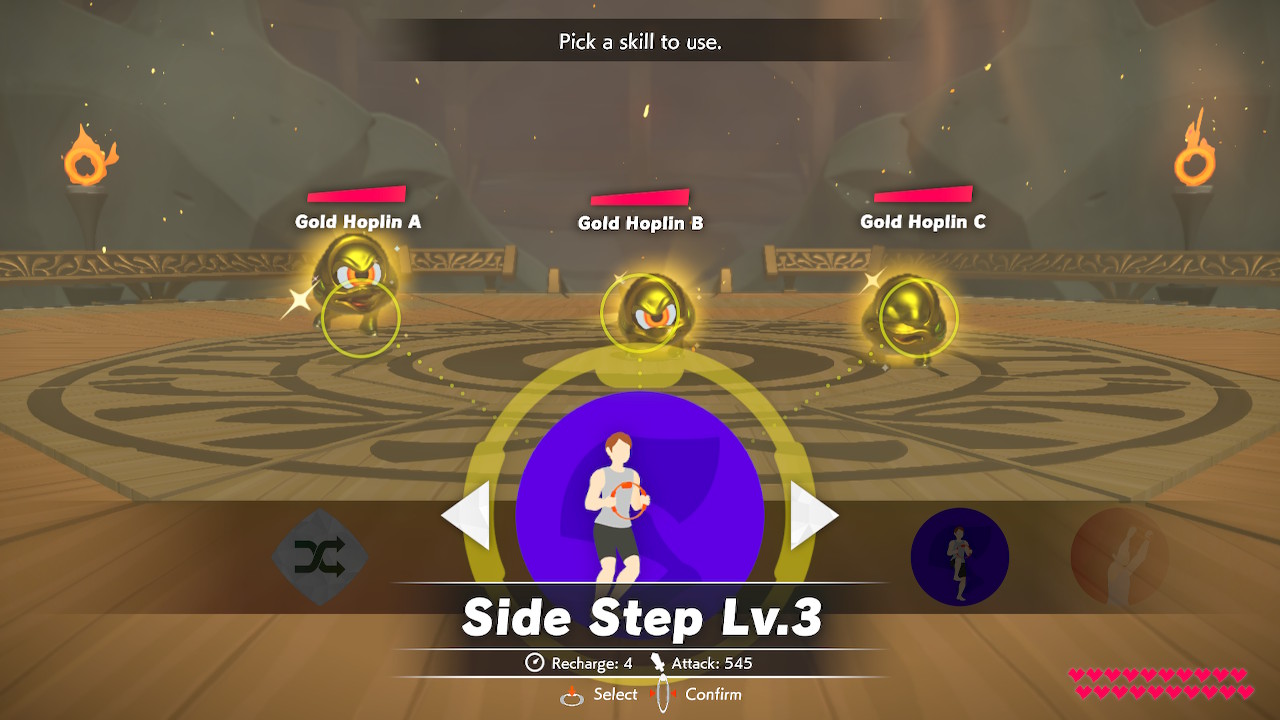
Task: Target Gold Hoplin B's selection circle
Action: 641,312
